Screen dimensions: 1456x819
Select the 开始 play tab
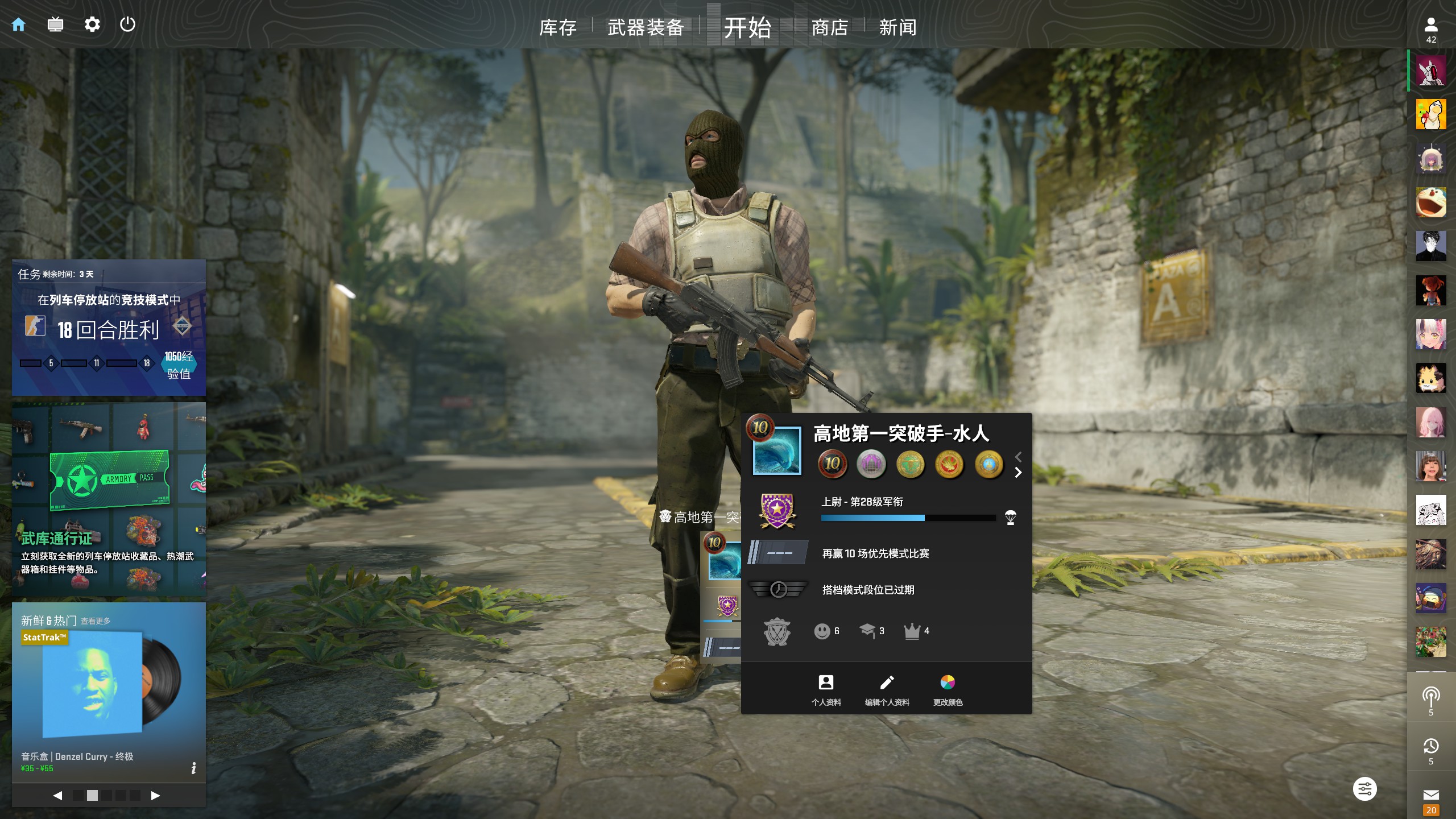point(747,27)
